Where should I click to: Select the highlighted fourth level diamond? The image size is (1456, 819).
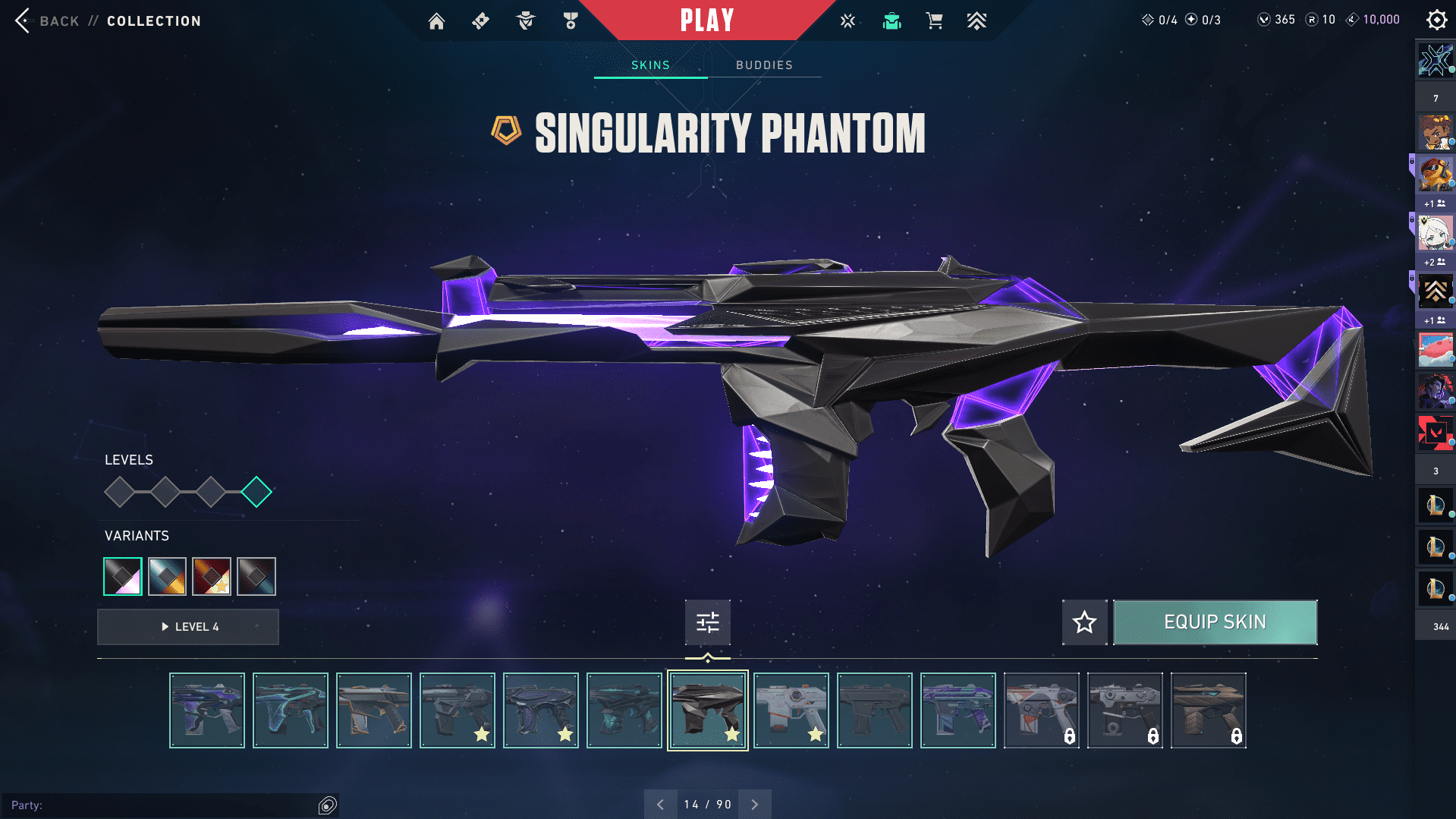pyautogui.click(x=256, y=493)
